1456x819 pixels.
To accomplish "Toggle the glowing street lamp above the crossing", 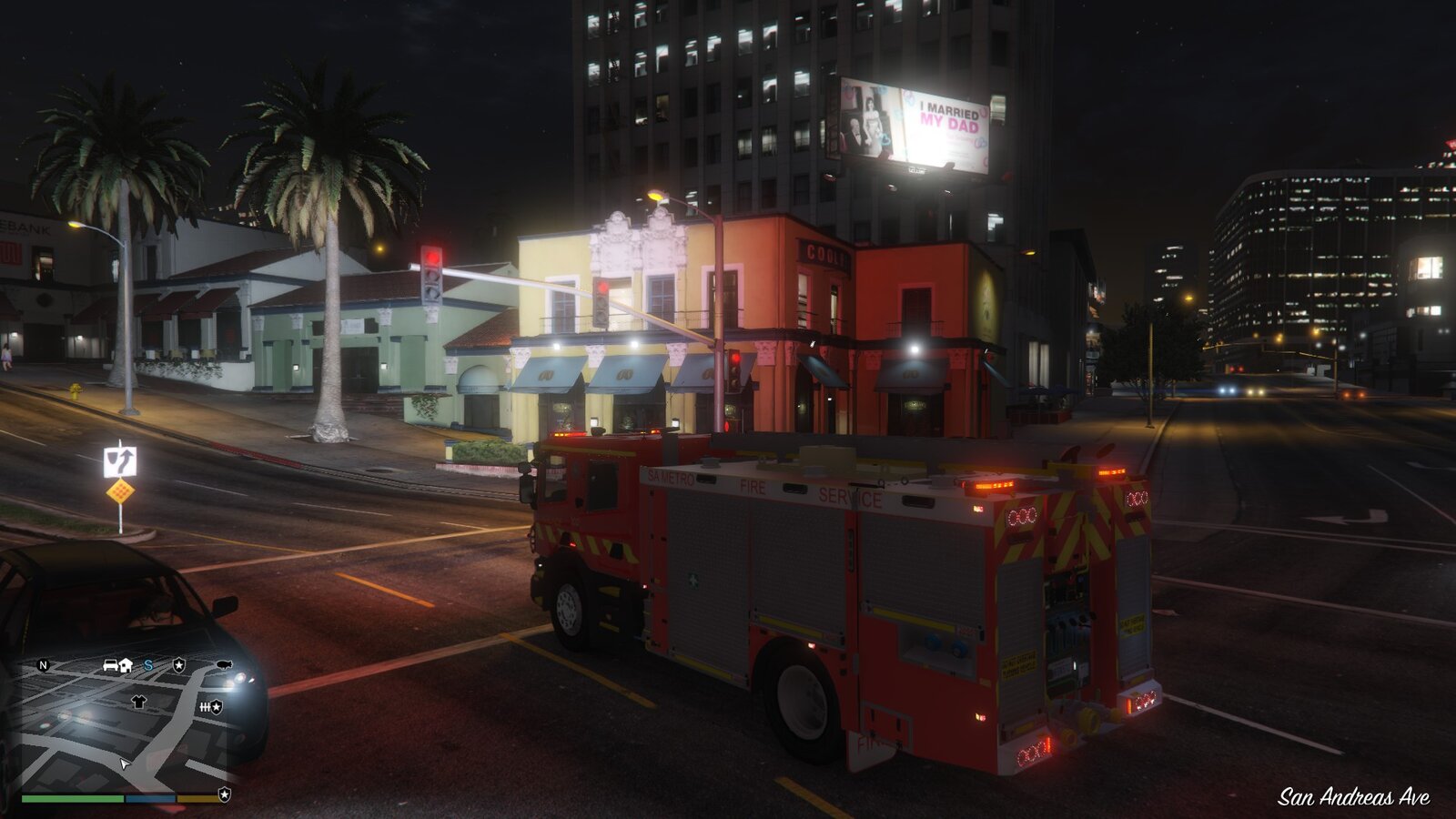I will (657, 196).
